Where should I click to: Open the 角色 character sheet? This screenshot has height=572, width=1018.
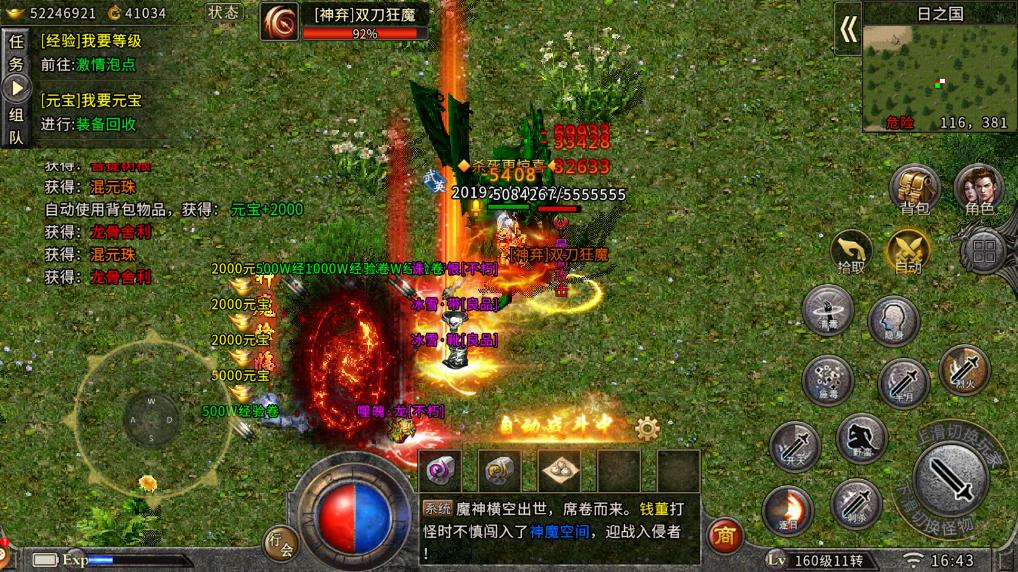(979, 189)
